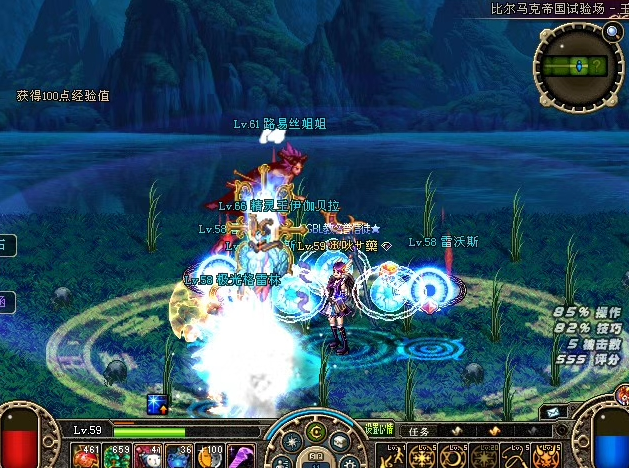This screenshot has width=629, height=468.
Task: Click the minimap magnifying glass button
Action: pyautogui.click(x=613, y=31)
